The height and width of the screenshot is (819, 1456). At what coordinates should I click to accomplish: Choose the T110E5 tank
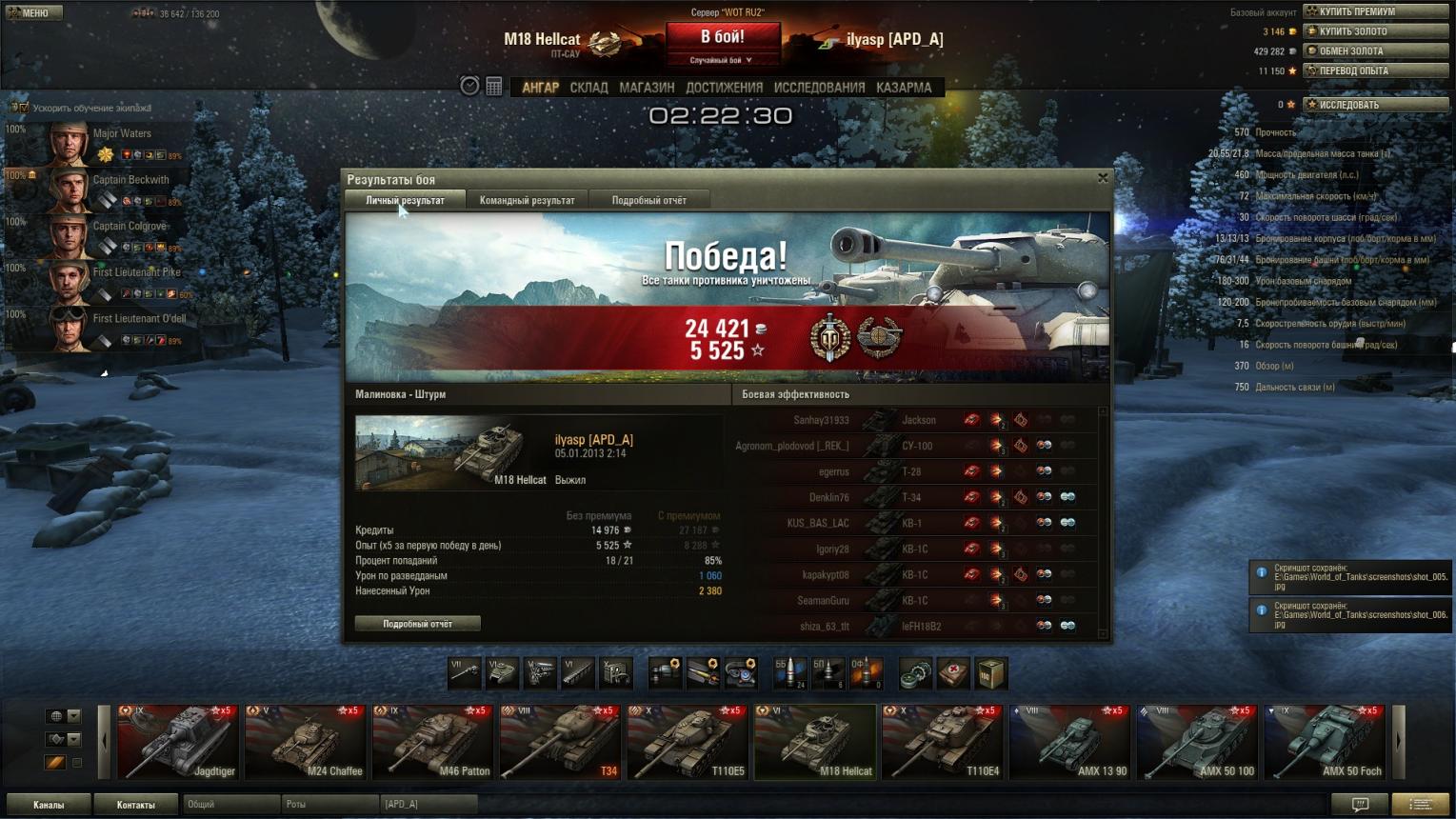(687, 743)
